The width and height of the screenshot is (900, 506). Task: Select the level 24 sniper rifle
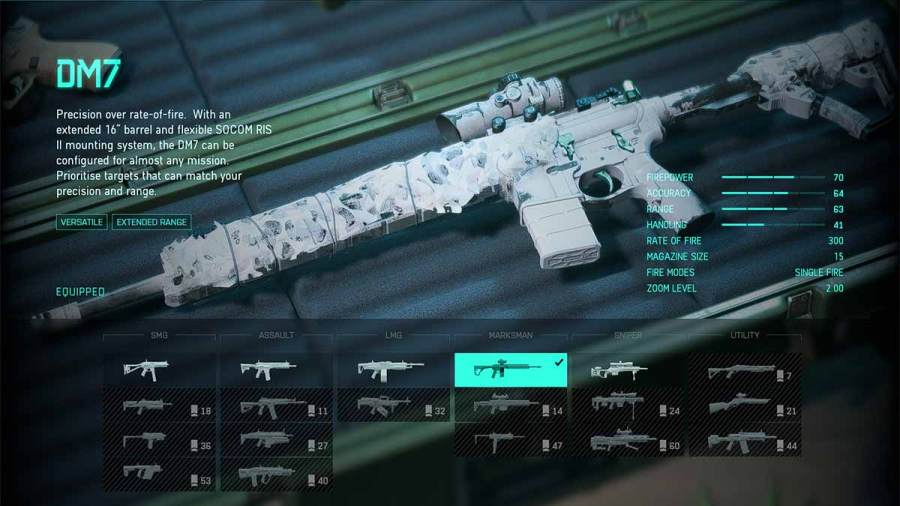(627, 406)
